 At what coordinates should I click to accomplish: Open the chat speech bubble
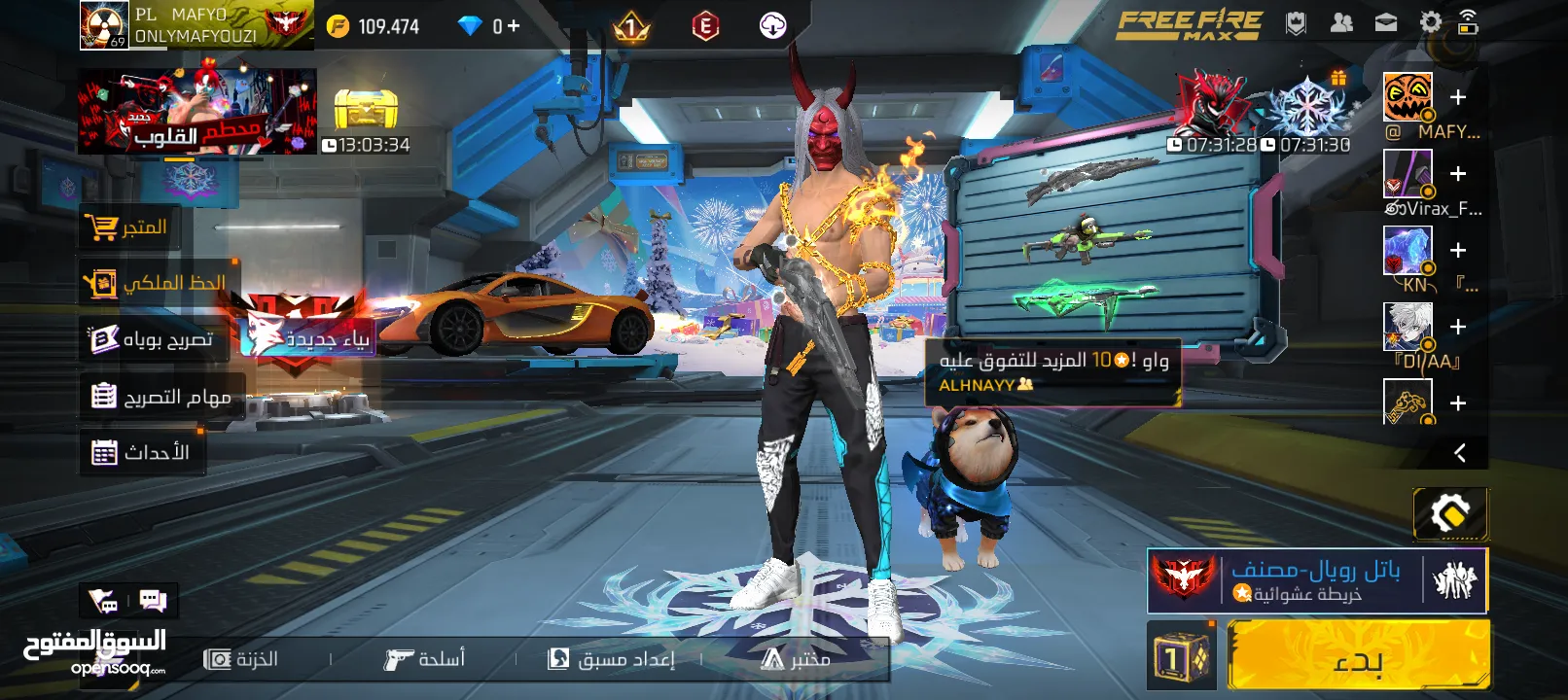153,601
